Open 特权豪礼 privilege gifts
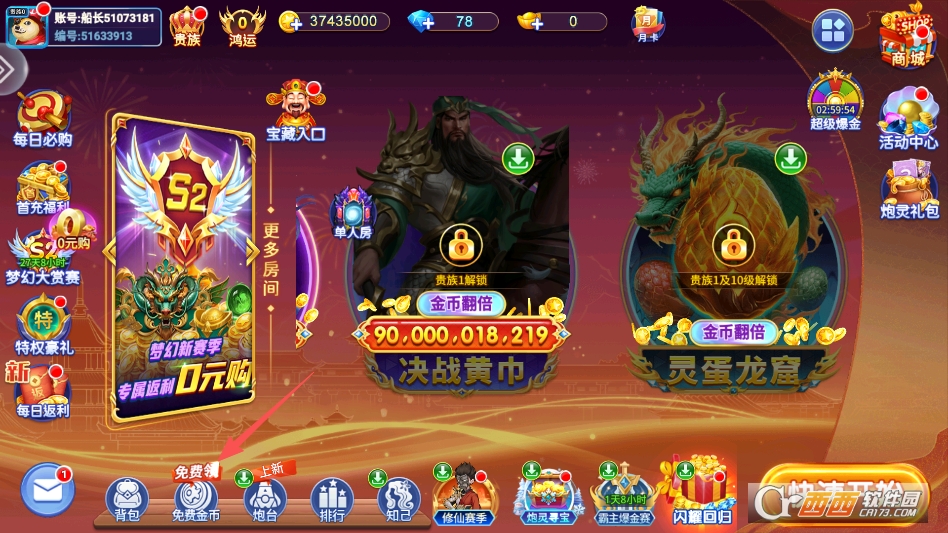The height and width of the screenshot is (533, 948). [42, 326]
